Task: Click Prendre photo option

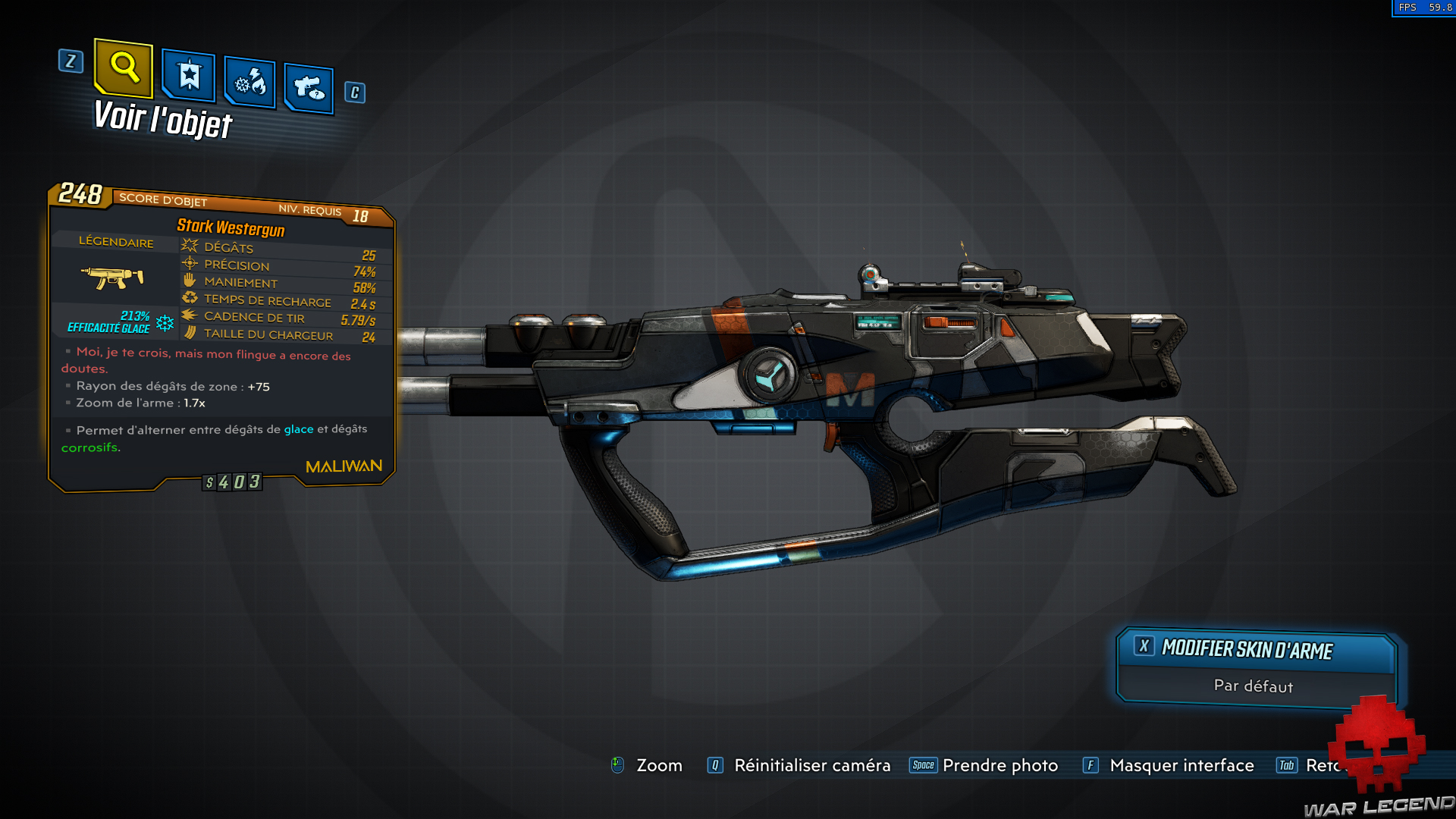Action: coord(999,766)
